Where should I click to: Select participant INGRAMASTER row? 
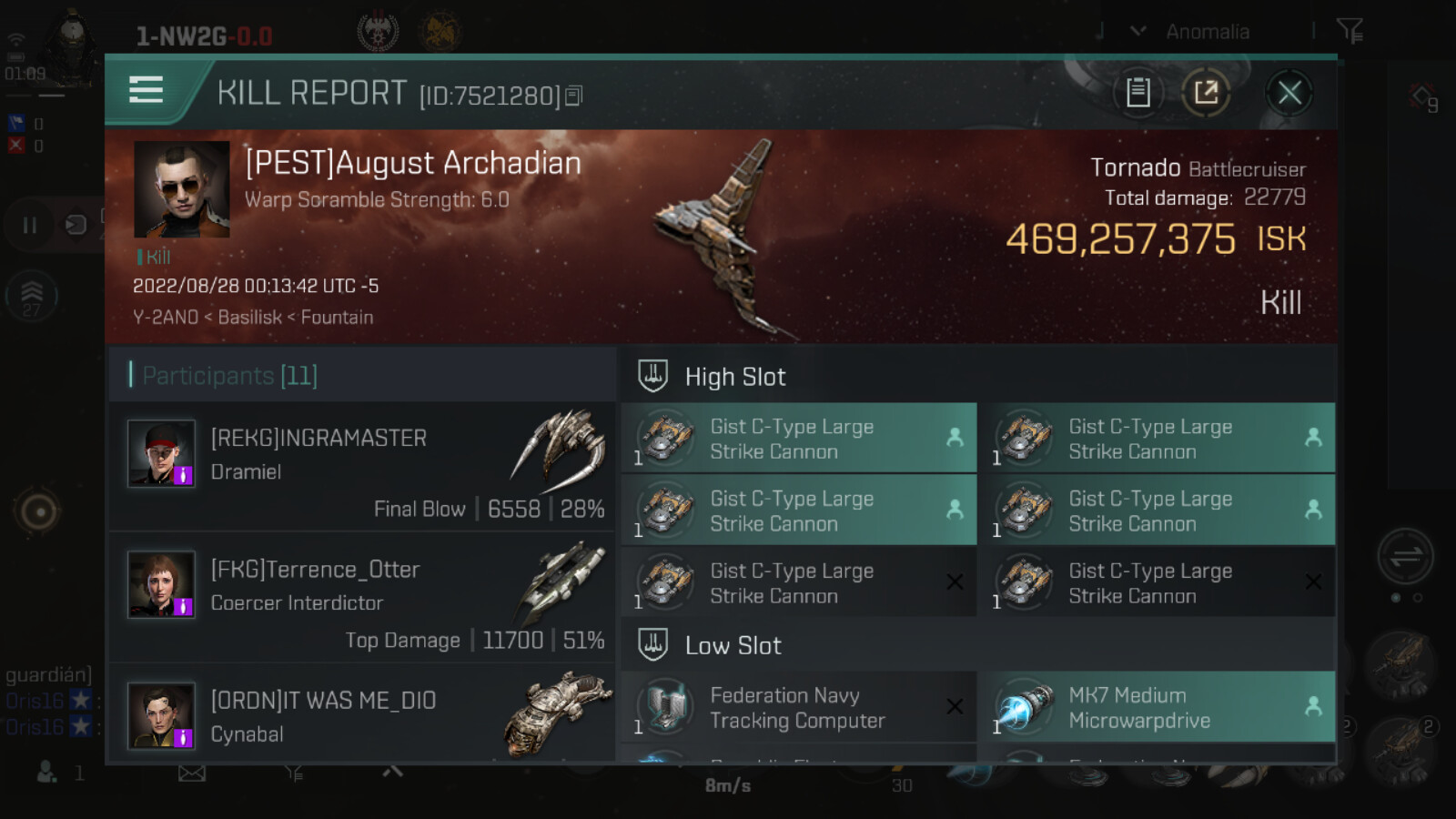pyautogui.click(x=364, y=467)
